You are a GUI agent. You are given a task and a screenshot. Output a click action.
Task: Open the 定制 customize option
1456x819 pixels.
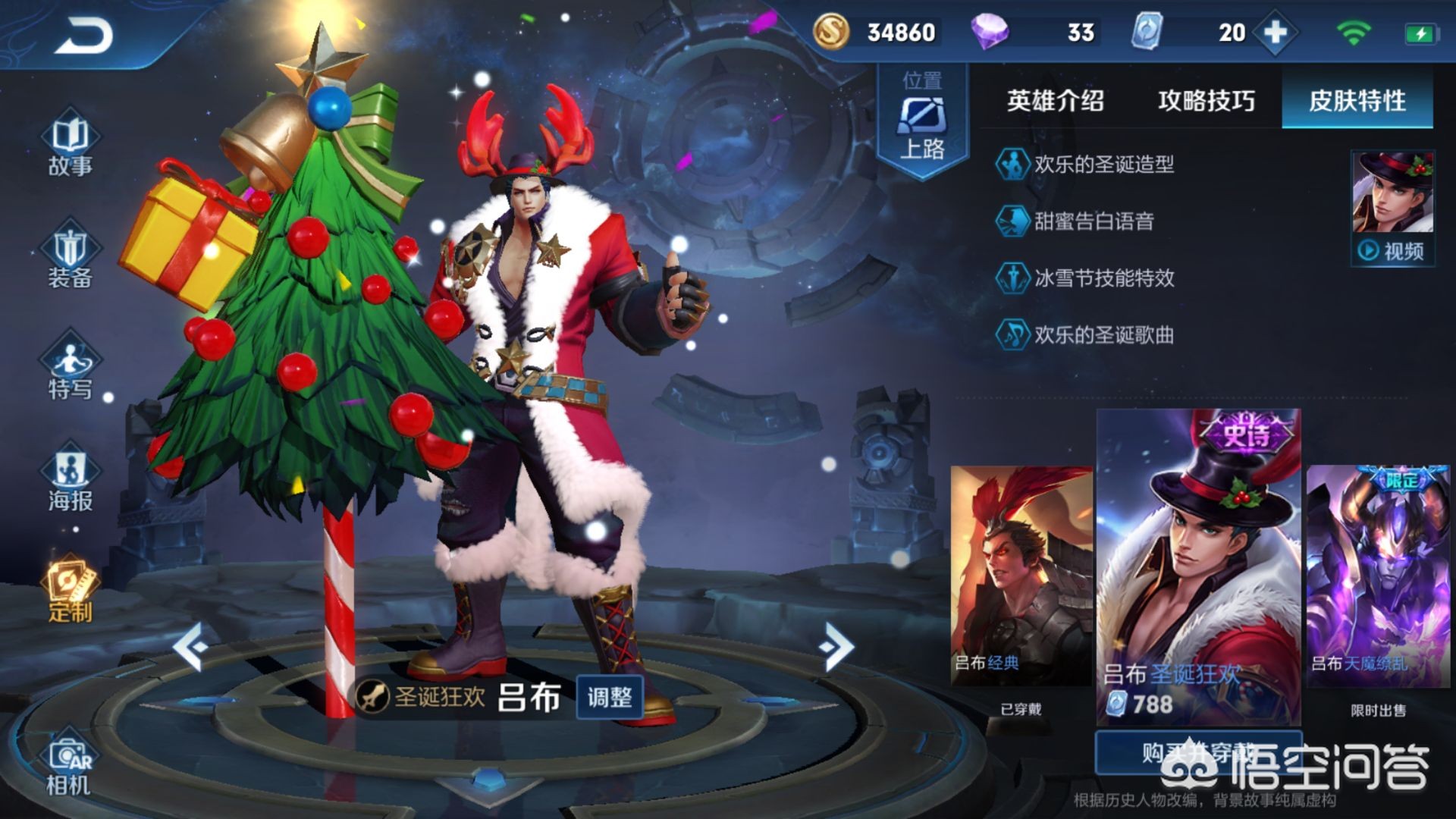click(70, 592)
